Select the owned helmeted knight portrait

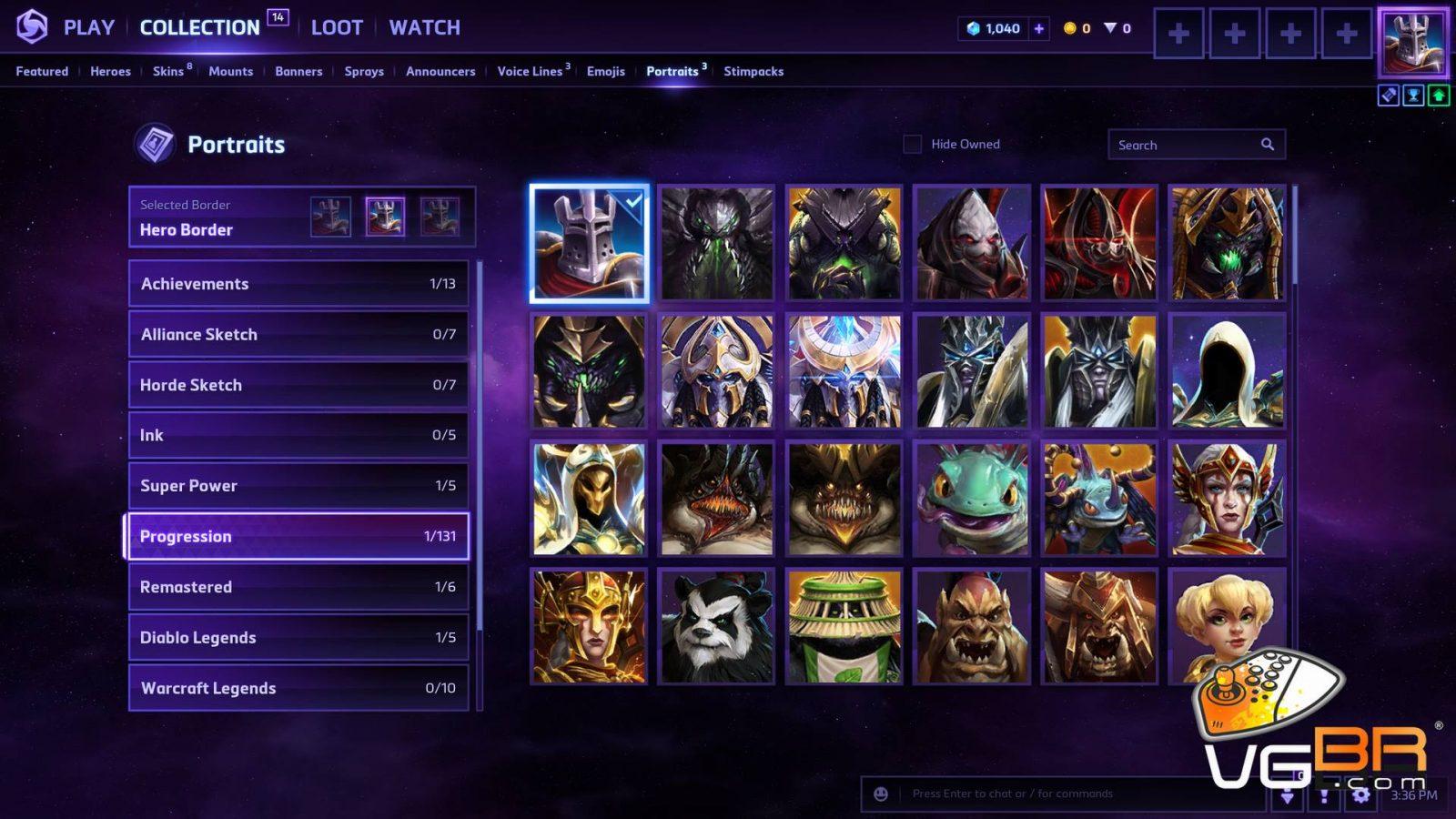pyautogui.click(x=590, y=244)
